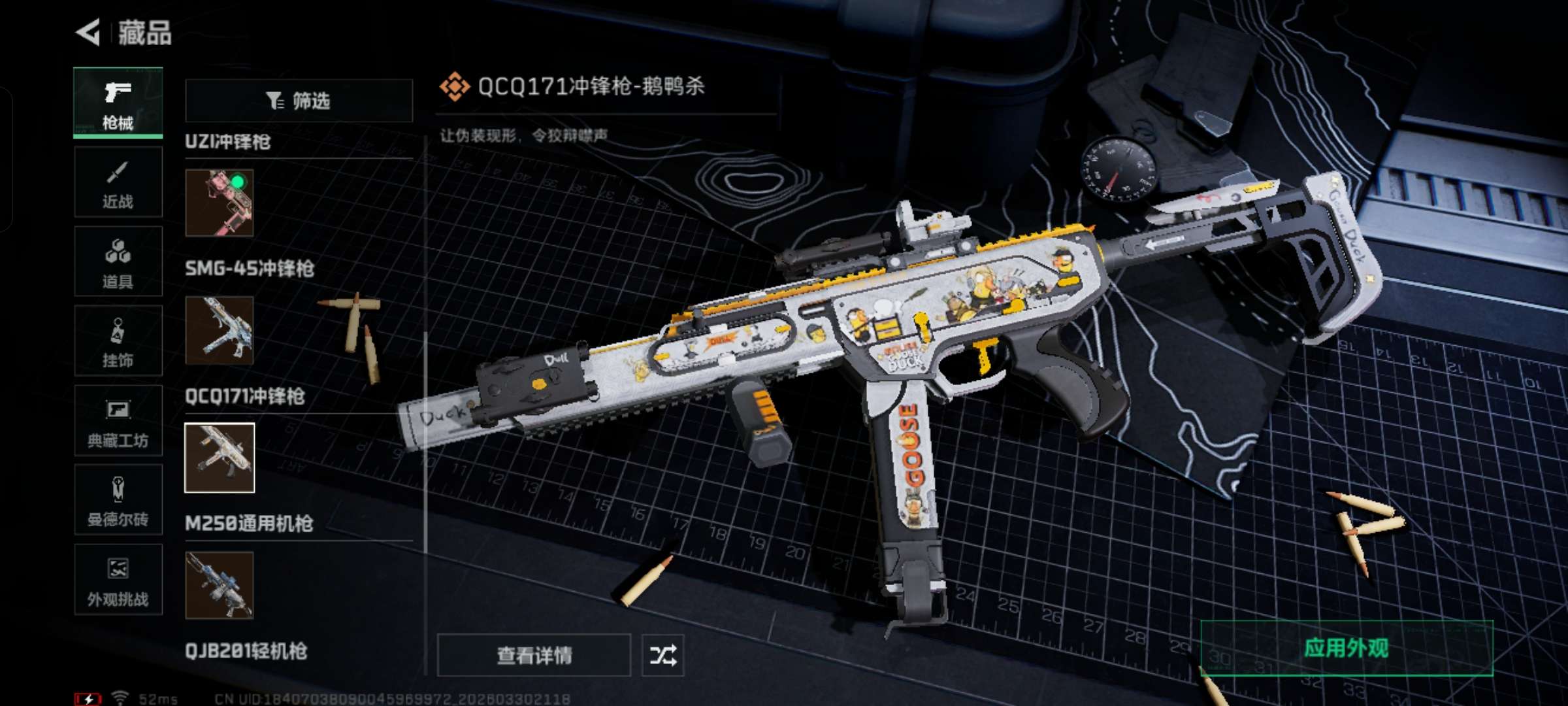Pick the M250 machine gun skin thumbnail
Screen dimensions: 1568x706
220,585
